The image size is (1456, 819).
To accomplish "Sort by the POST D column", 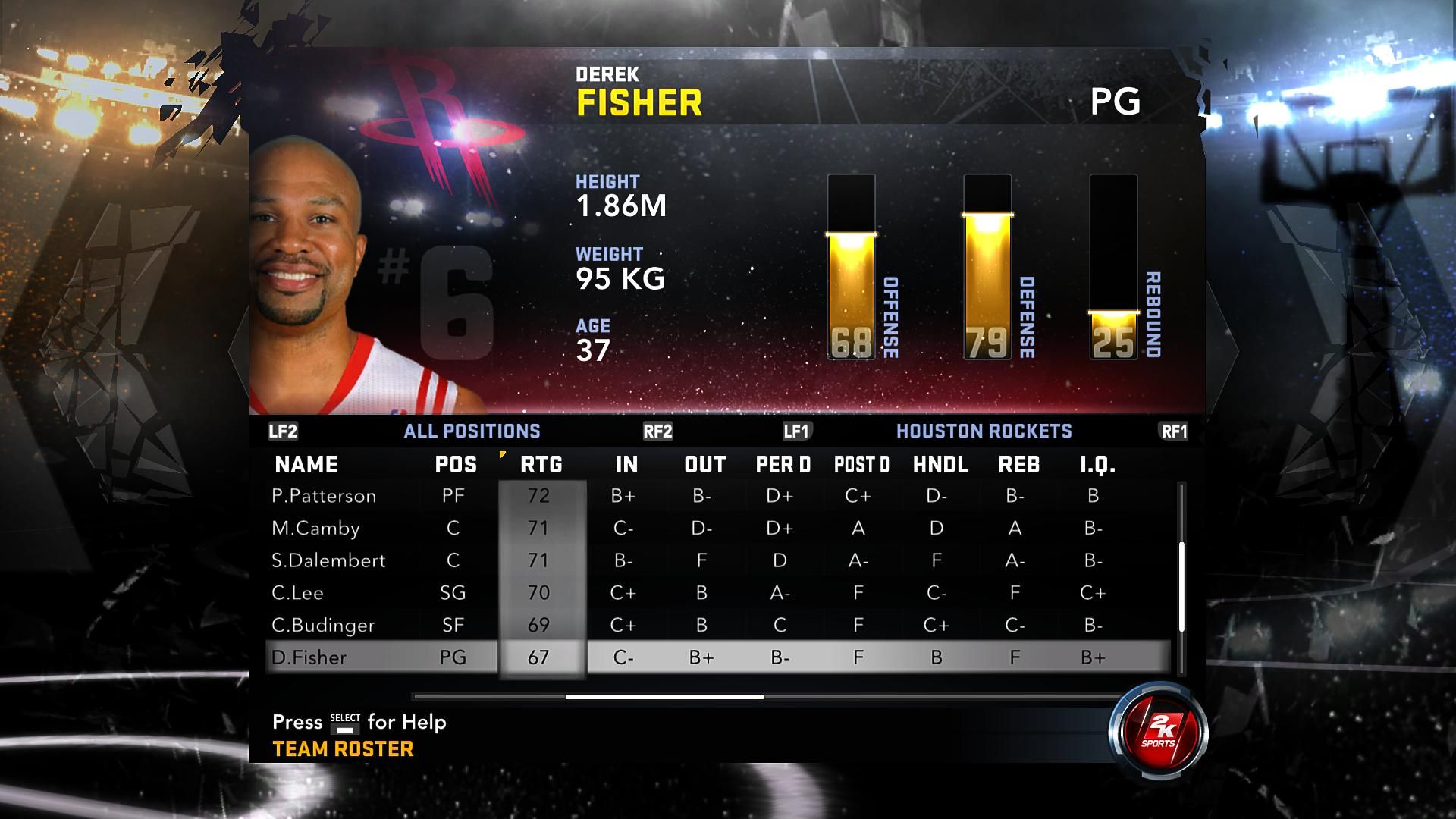I will tap(861, 465).
